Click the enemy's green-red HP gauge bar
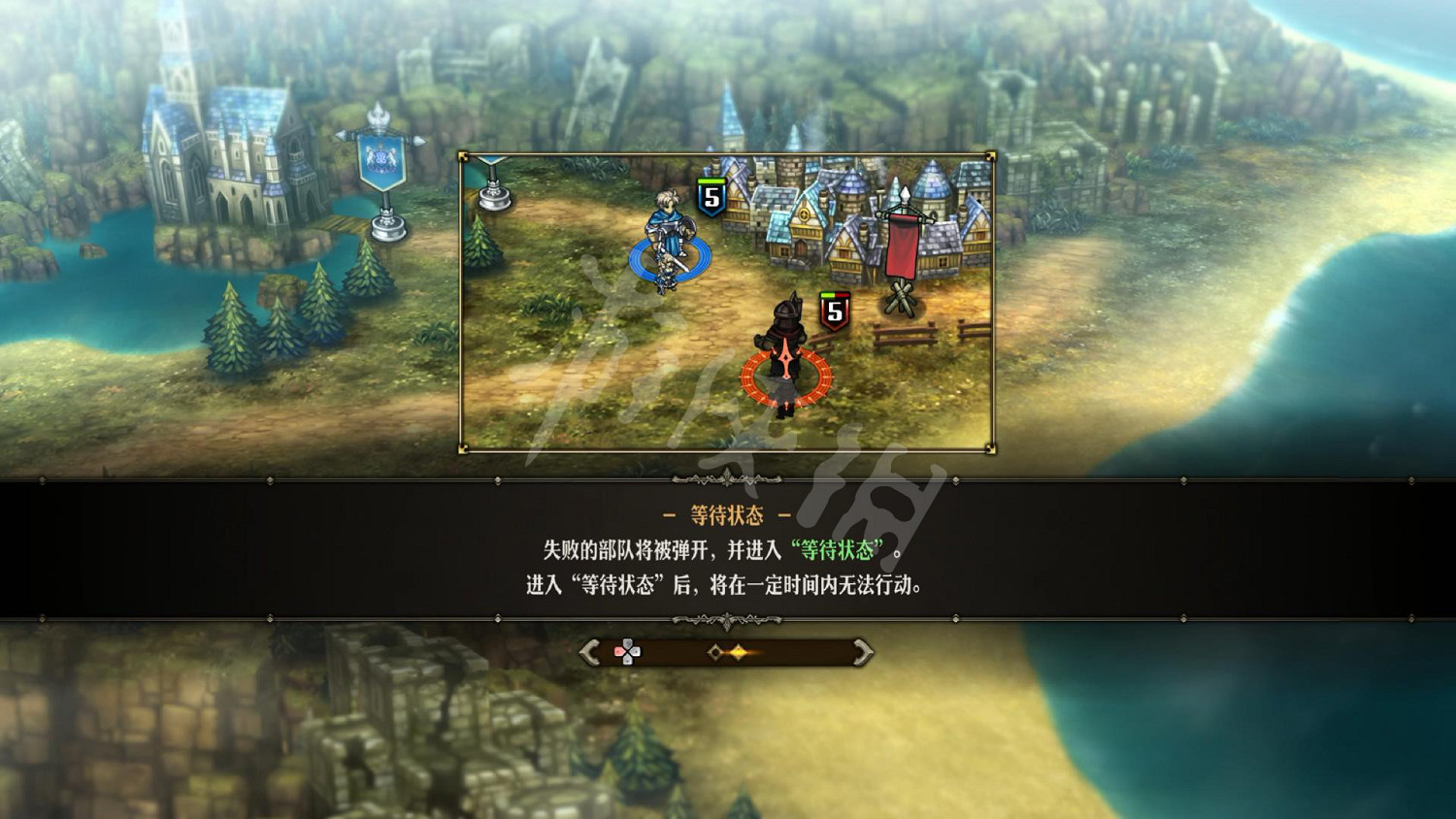 (x=833, y=295)
